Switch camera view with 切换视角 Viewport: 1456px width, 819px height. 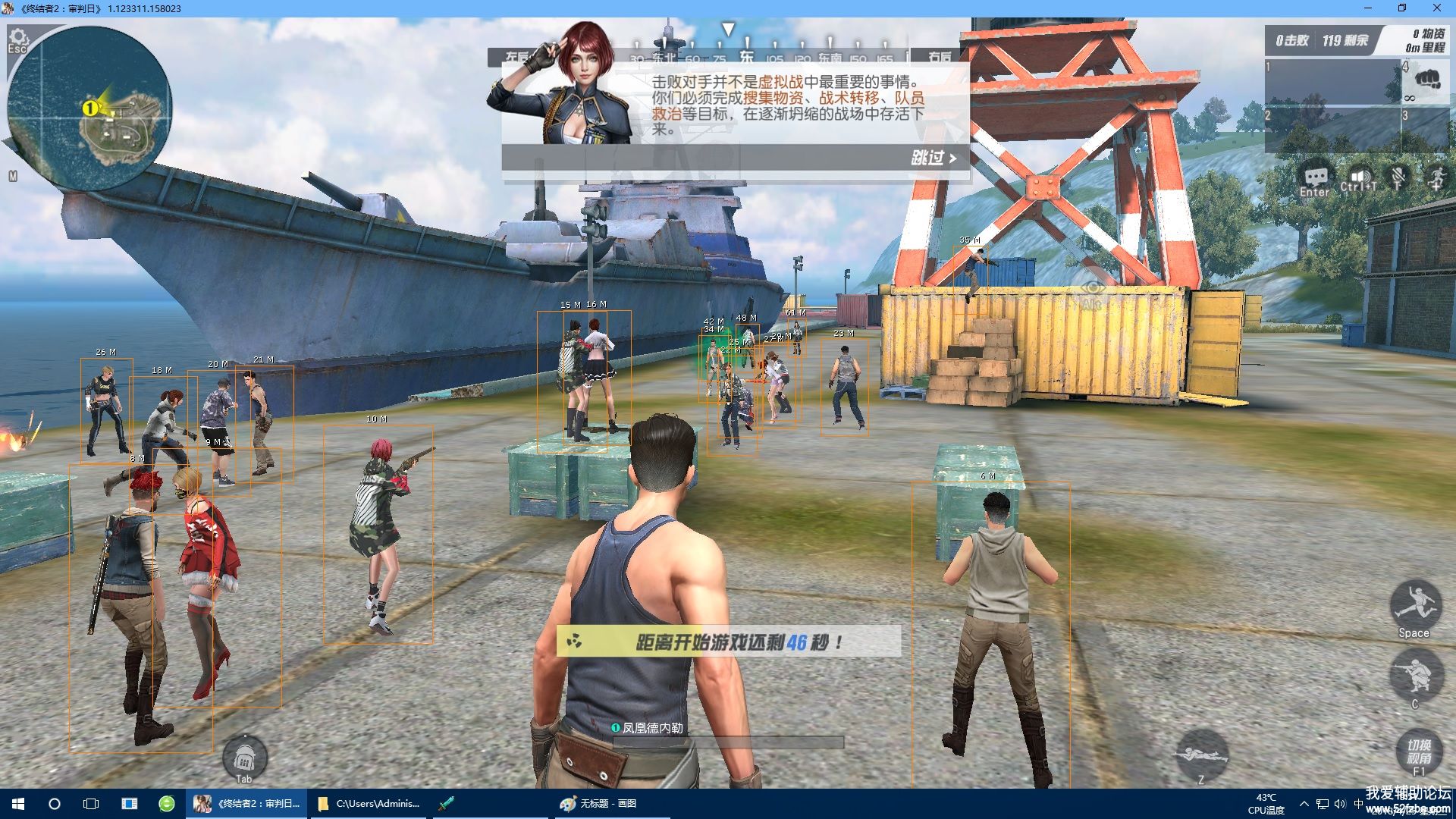[x=1420, y=752]
